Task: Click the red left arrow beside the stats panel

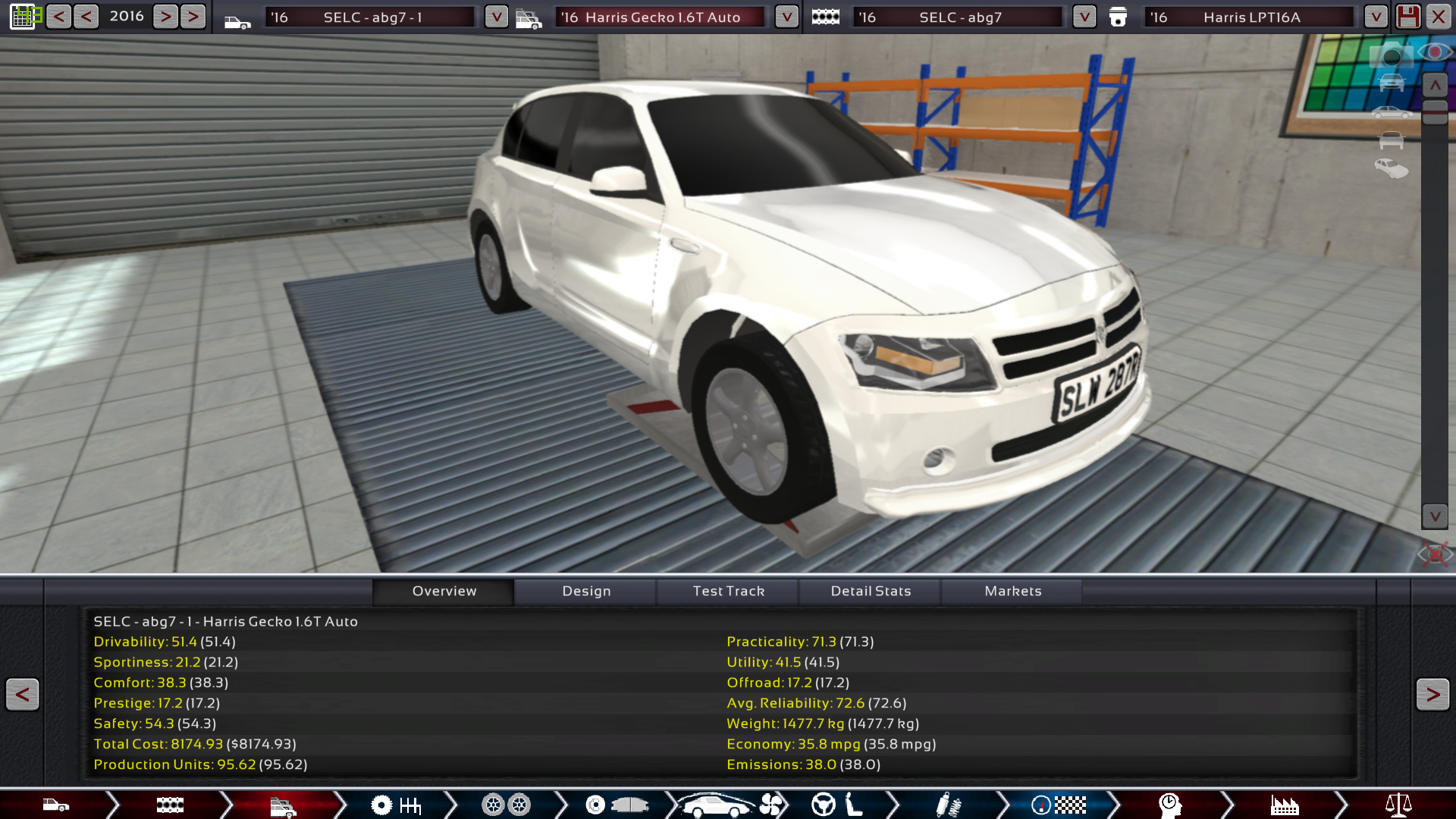Action: (x=23, y=694)
